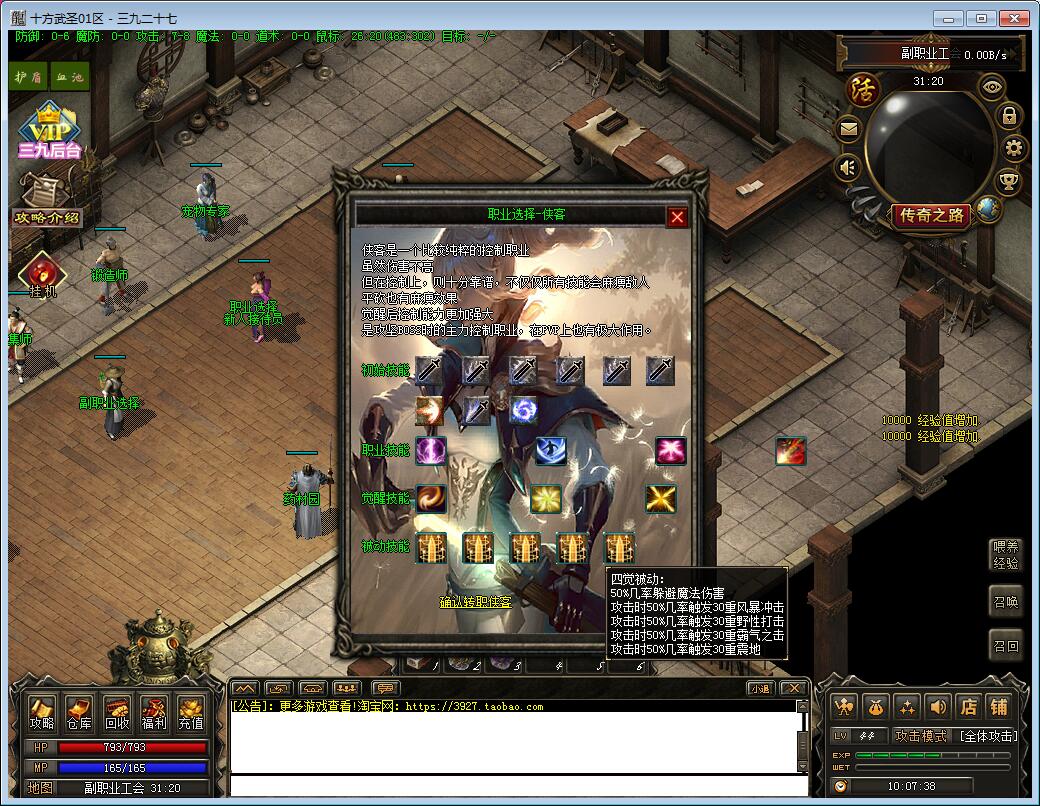Viewport: 1040px width, 806px height.
Task: Open the 仓库 warehouse button
Action: pyautogui.click(x=79, y=713)
